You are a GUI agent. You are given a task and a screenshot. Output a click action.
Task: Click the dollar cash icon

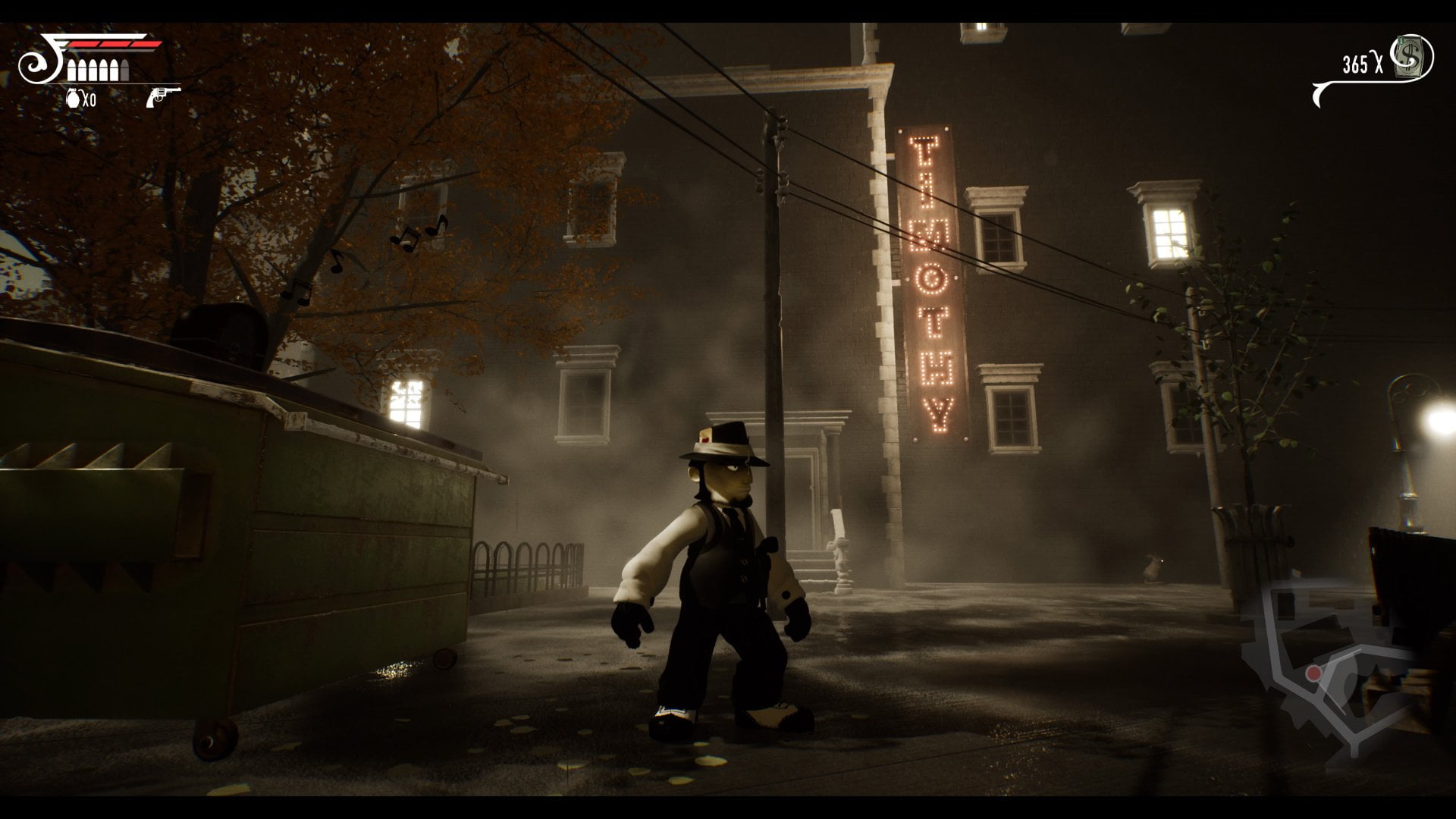pos(1414,57)
